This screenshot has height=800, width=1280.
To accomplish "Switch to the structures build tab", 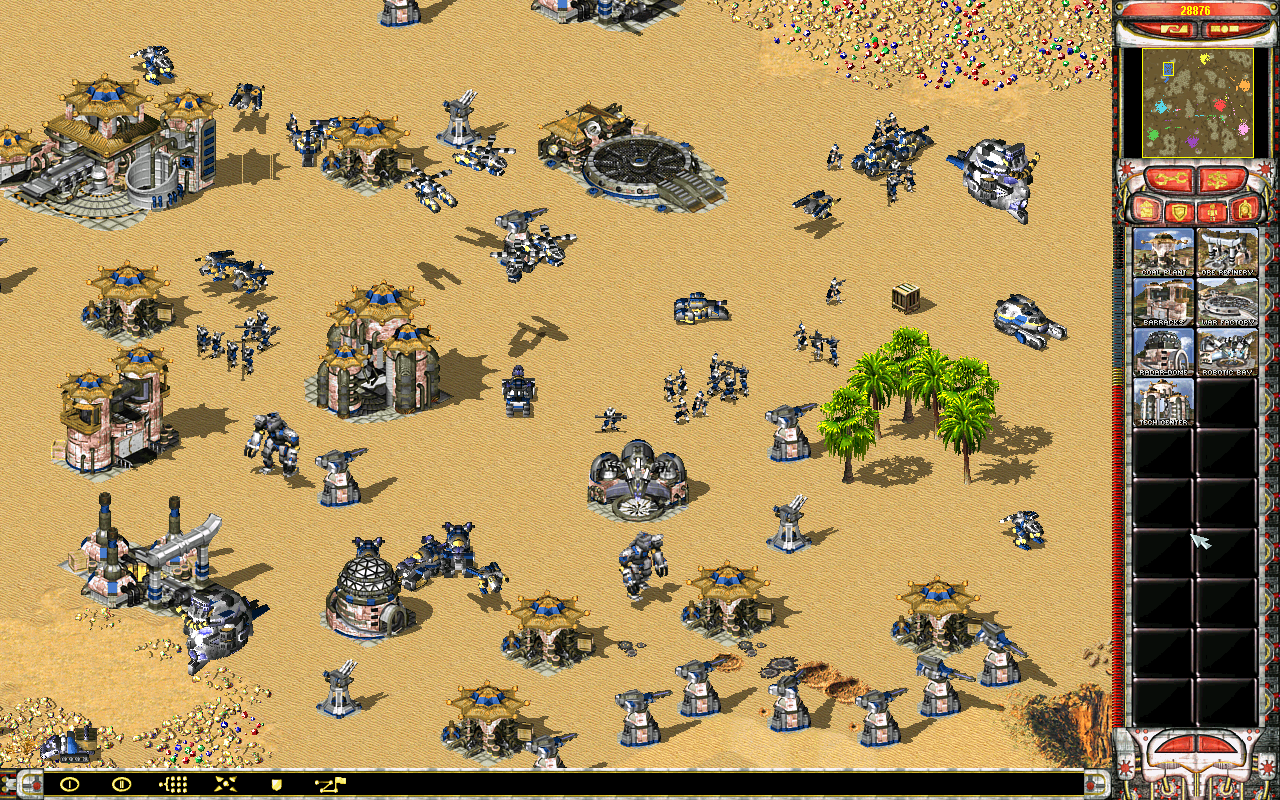I will [x=1145, y=211].
